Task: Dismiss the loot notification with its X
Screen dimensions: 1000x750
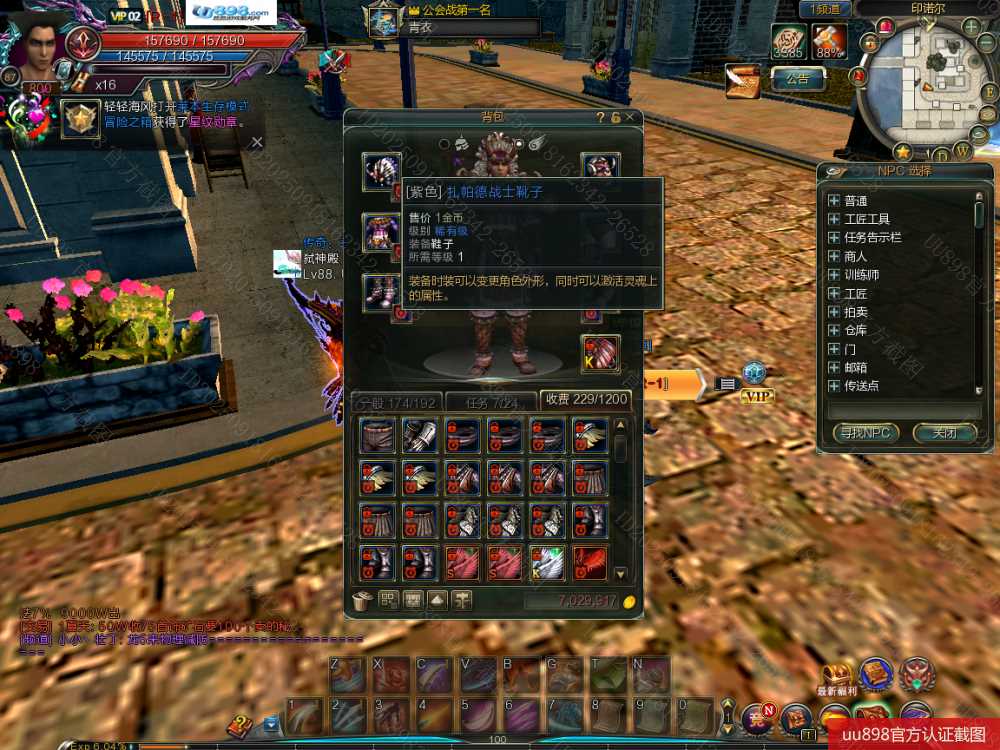Action: 256,142
